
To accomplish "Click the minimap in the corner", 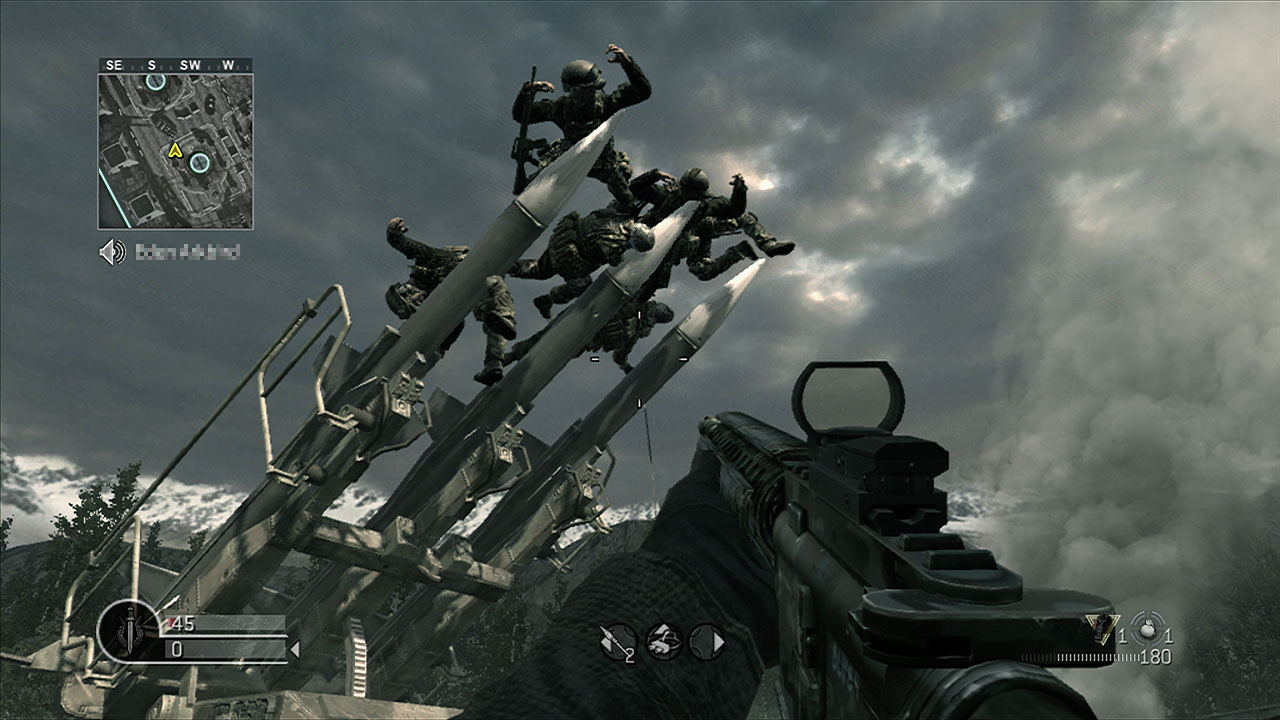I will 175,150.
